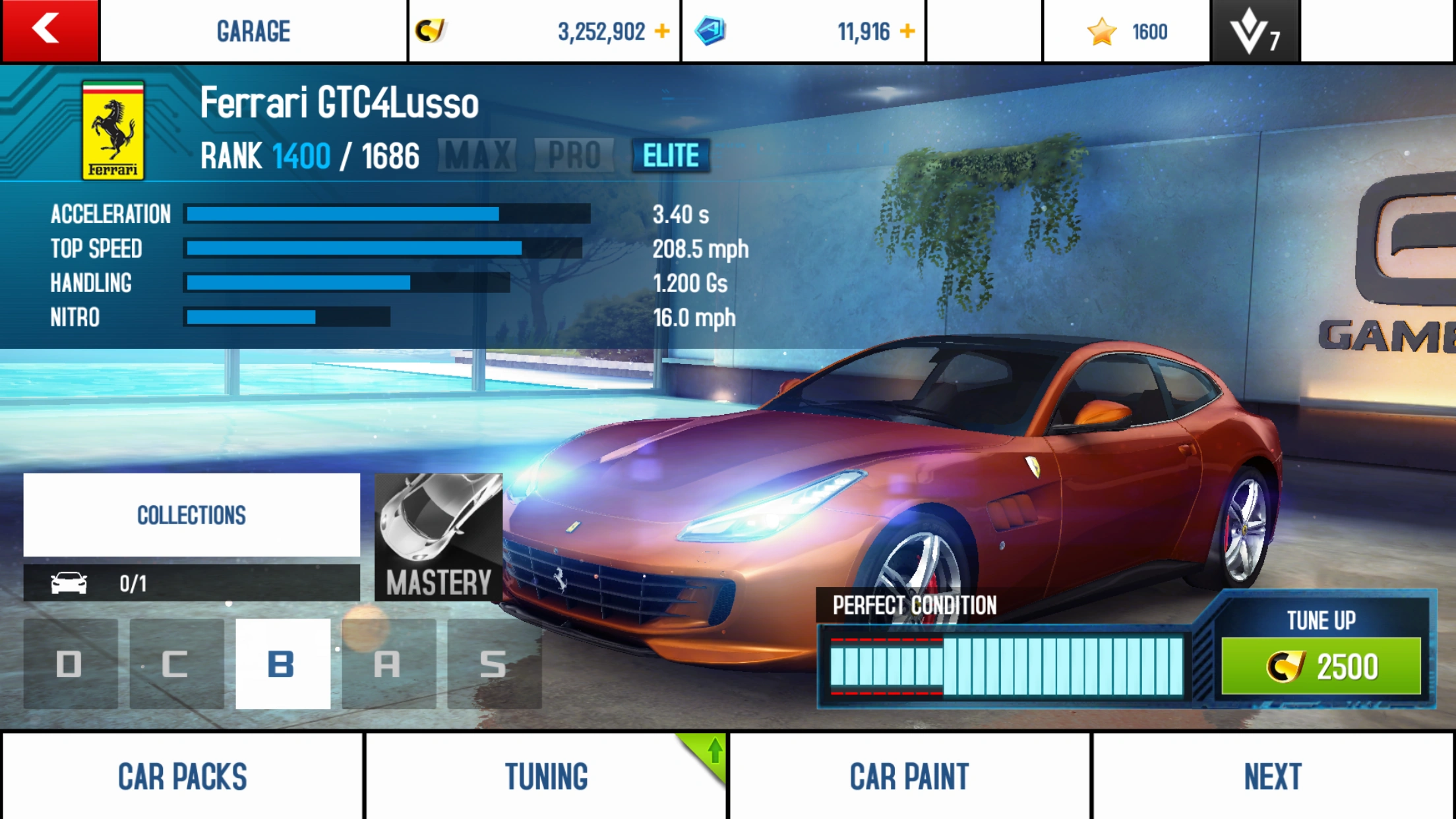1456x819 pixels.
Task: Open the Collections panel
Action: click(x=191, y=515)
